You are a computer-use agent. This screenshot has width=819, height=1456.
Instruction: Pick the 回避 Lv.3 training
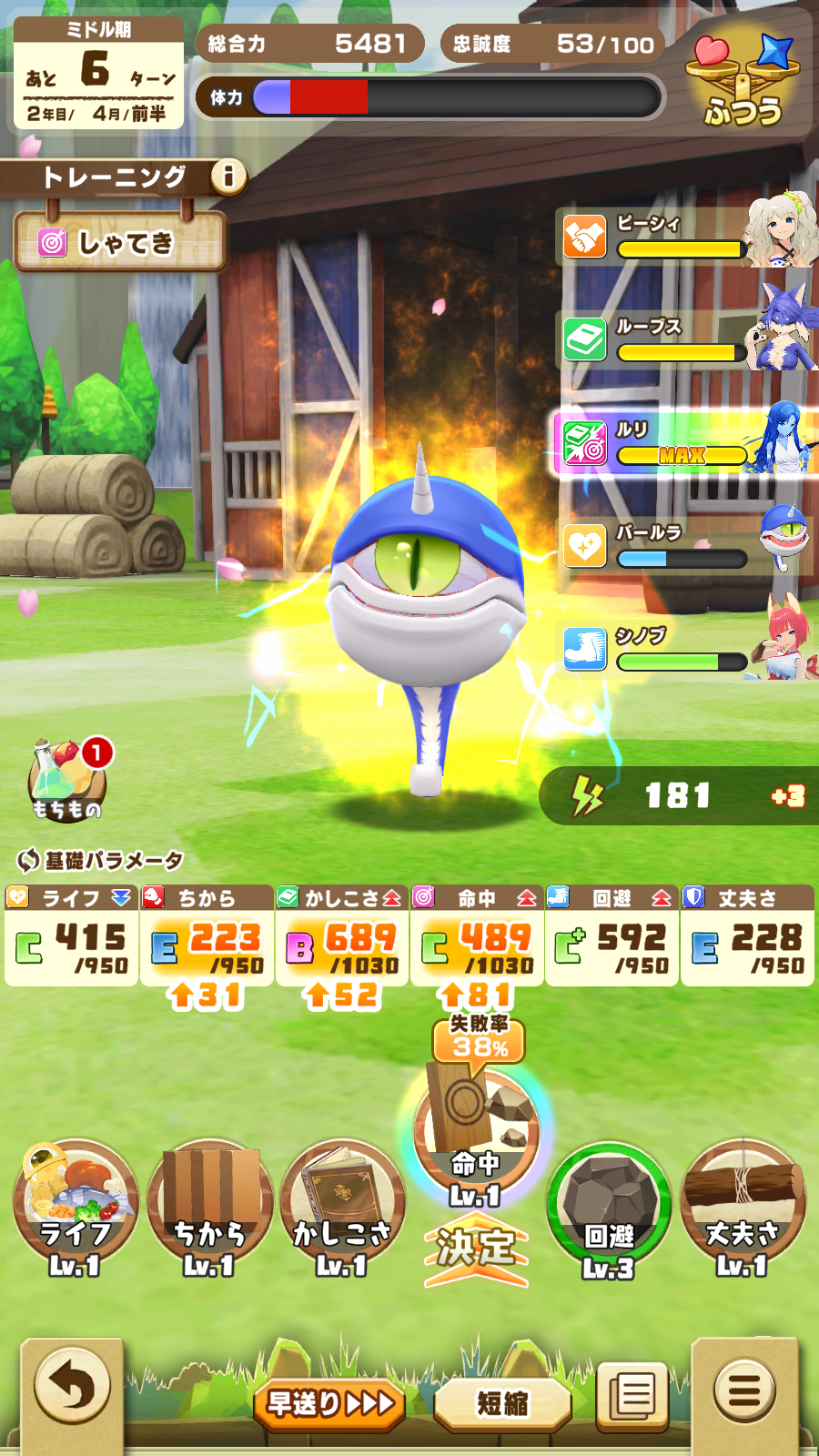click(x=609, y=1208)
